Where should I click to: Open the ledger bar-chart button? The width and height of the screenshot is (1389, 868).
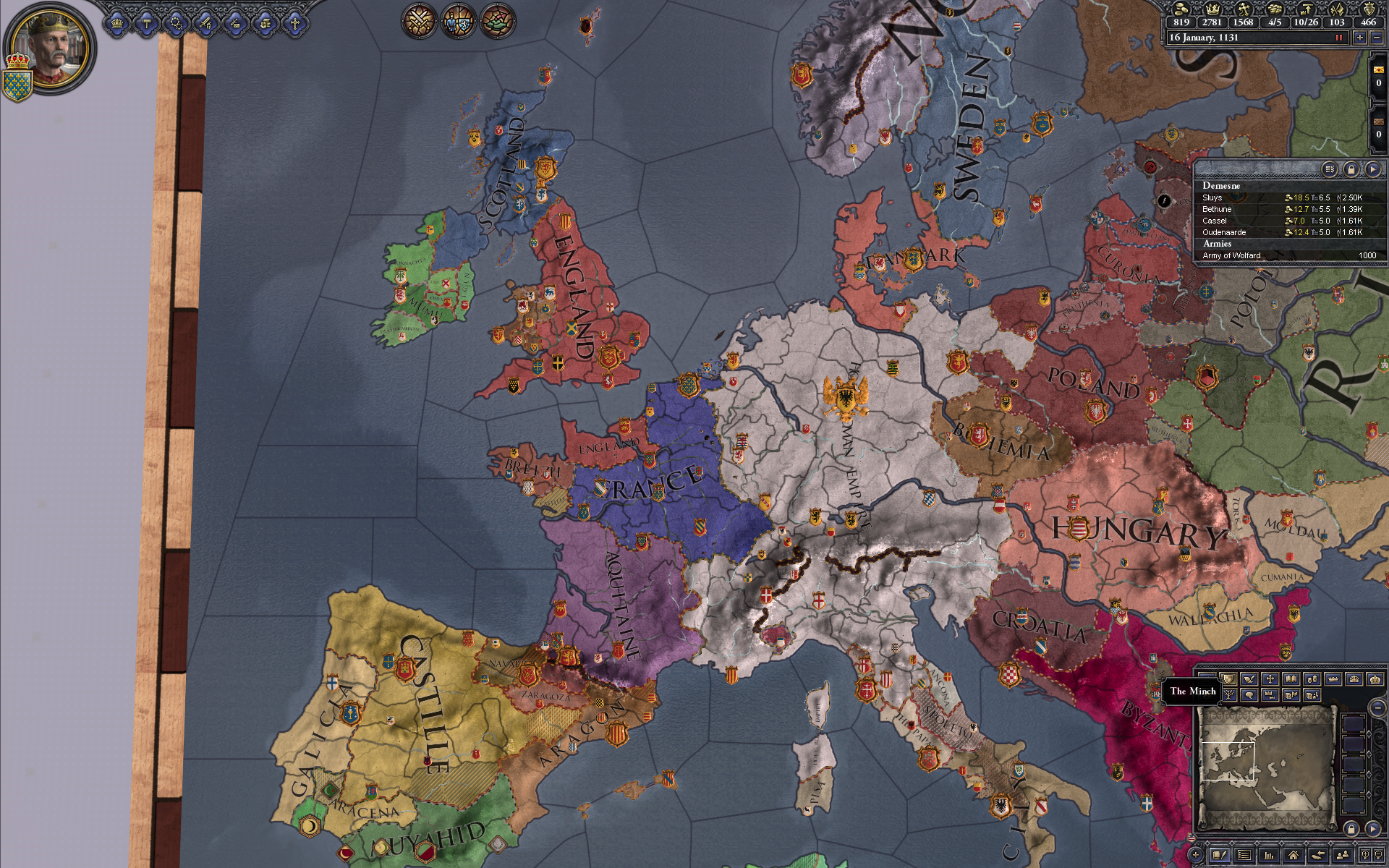click(x=1269, y=856)
